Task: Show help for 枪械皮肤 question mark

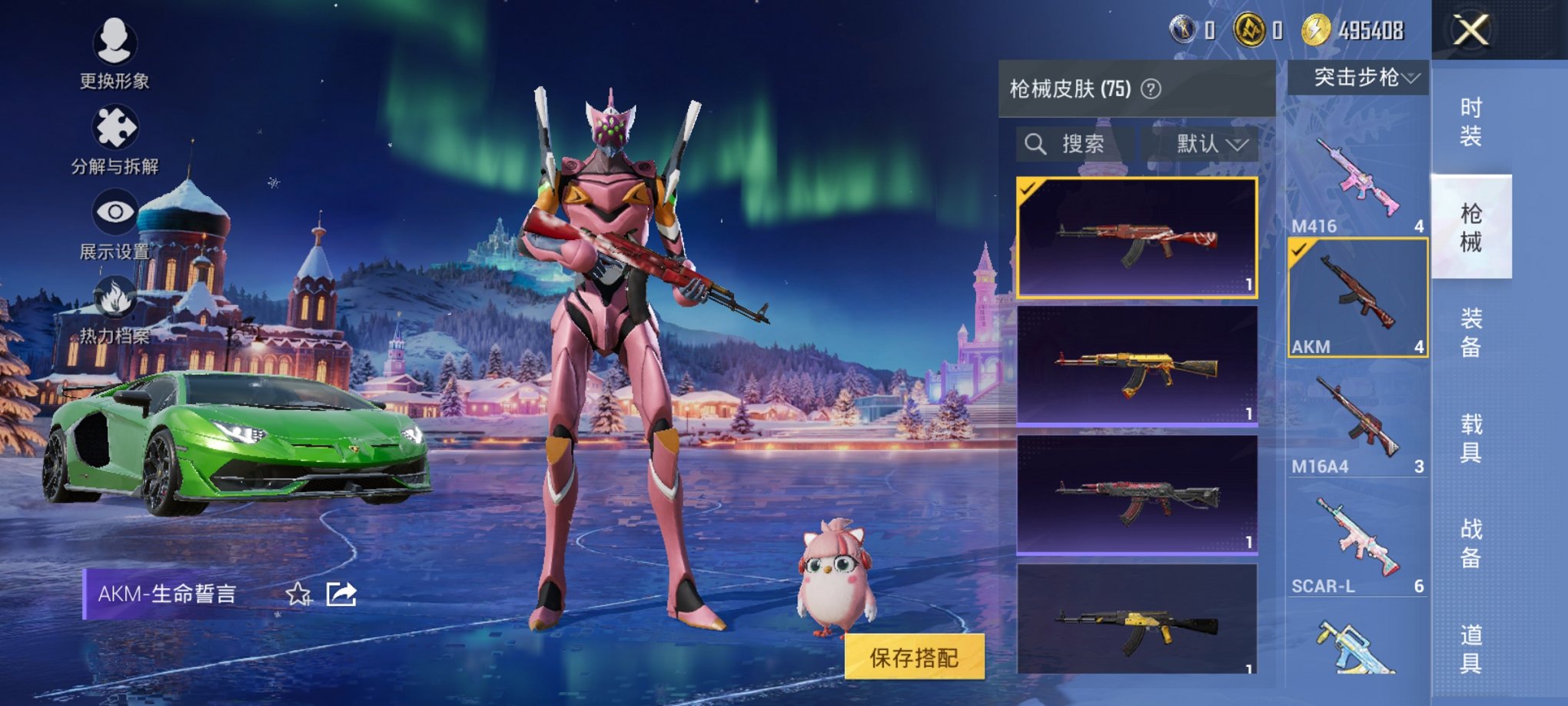Action: (1151, 89)
